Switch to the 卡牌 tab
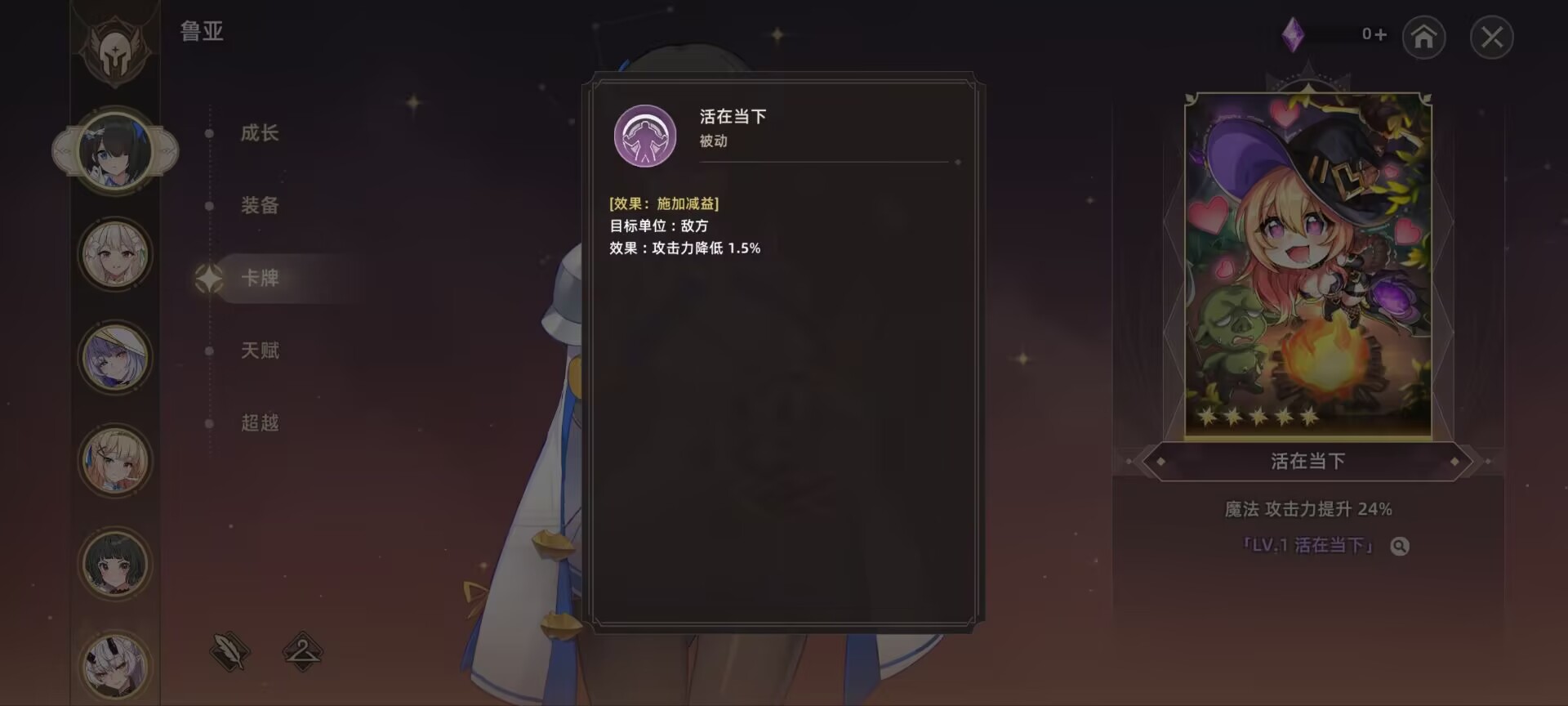Viewport: 1568px width, 706px height. click(x=260, y=279)
